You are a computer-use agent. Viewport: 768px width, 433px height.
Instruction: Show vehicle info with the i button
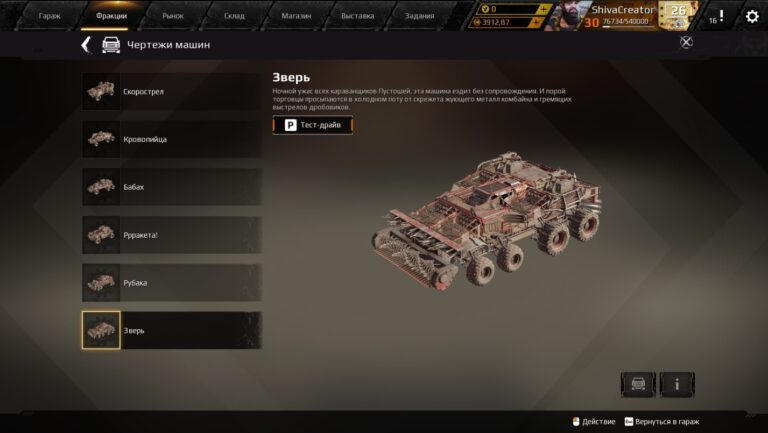[x=677, y=384]
